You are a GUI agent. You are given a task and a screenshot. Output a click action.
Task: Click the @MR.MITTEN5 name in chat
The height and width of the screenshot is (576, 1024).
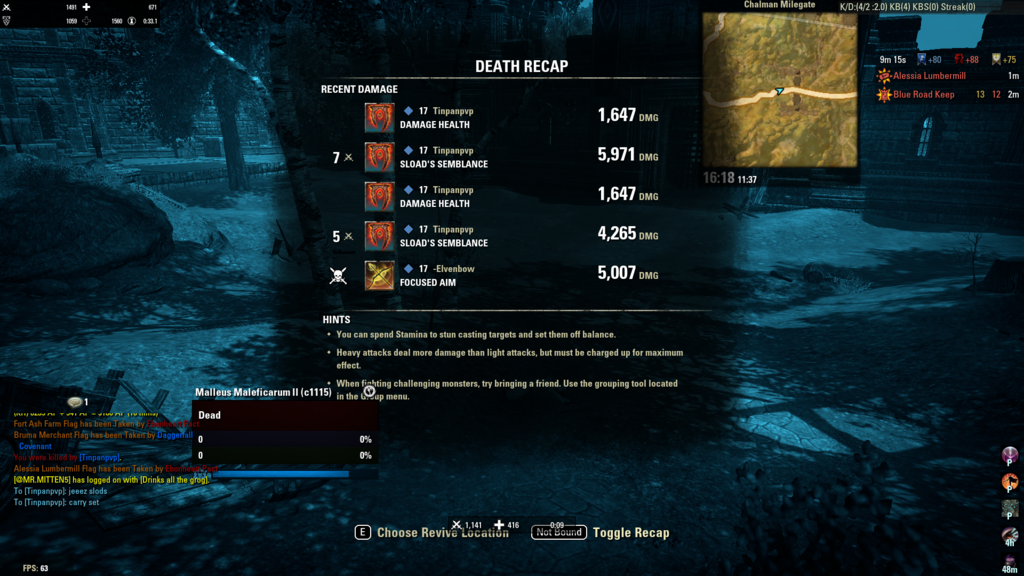41,480
